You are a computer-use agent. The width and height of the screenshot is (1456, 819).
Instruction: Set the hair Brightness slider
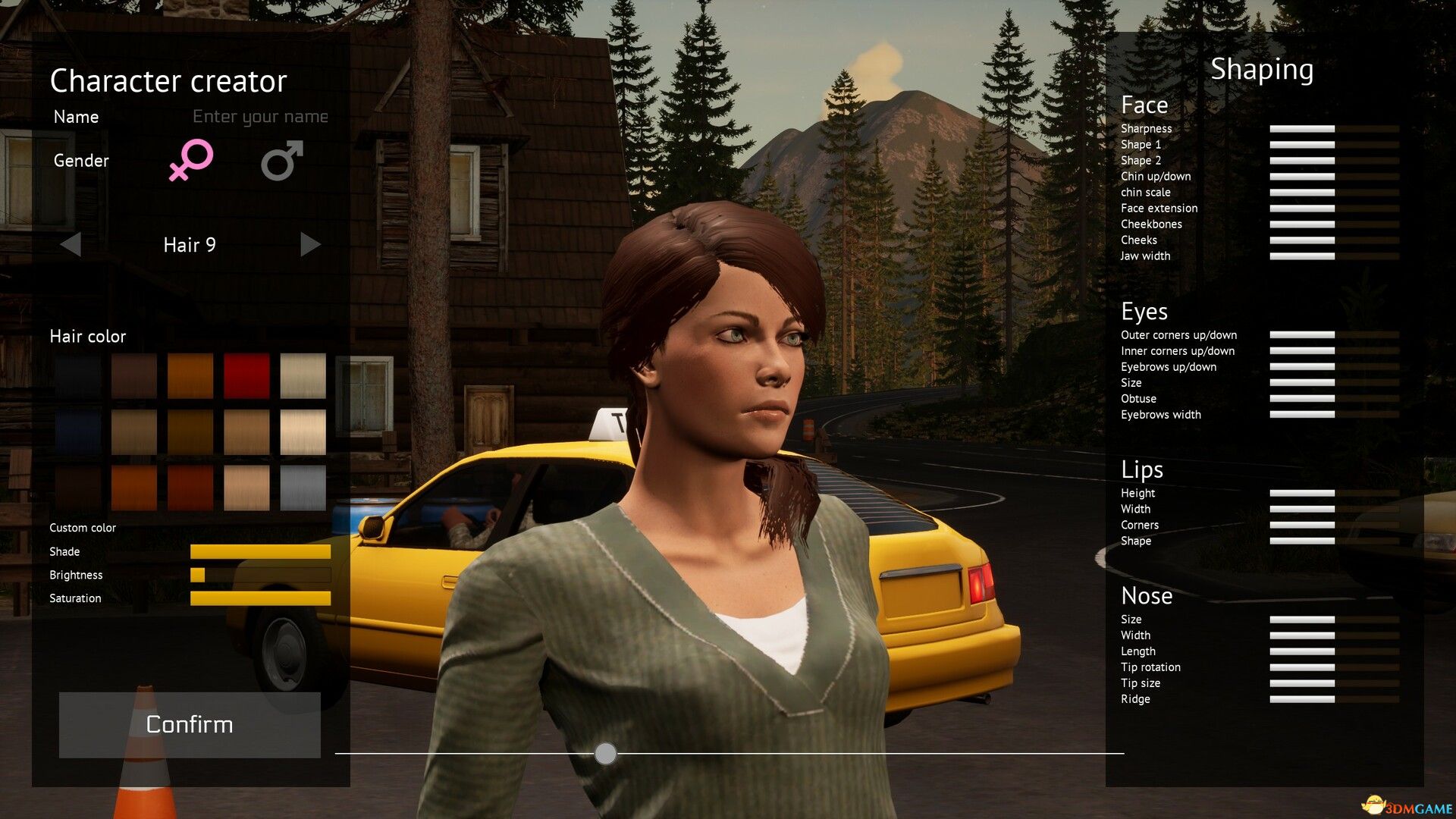(260, 575)
